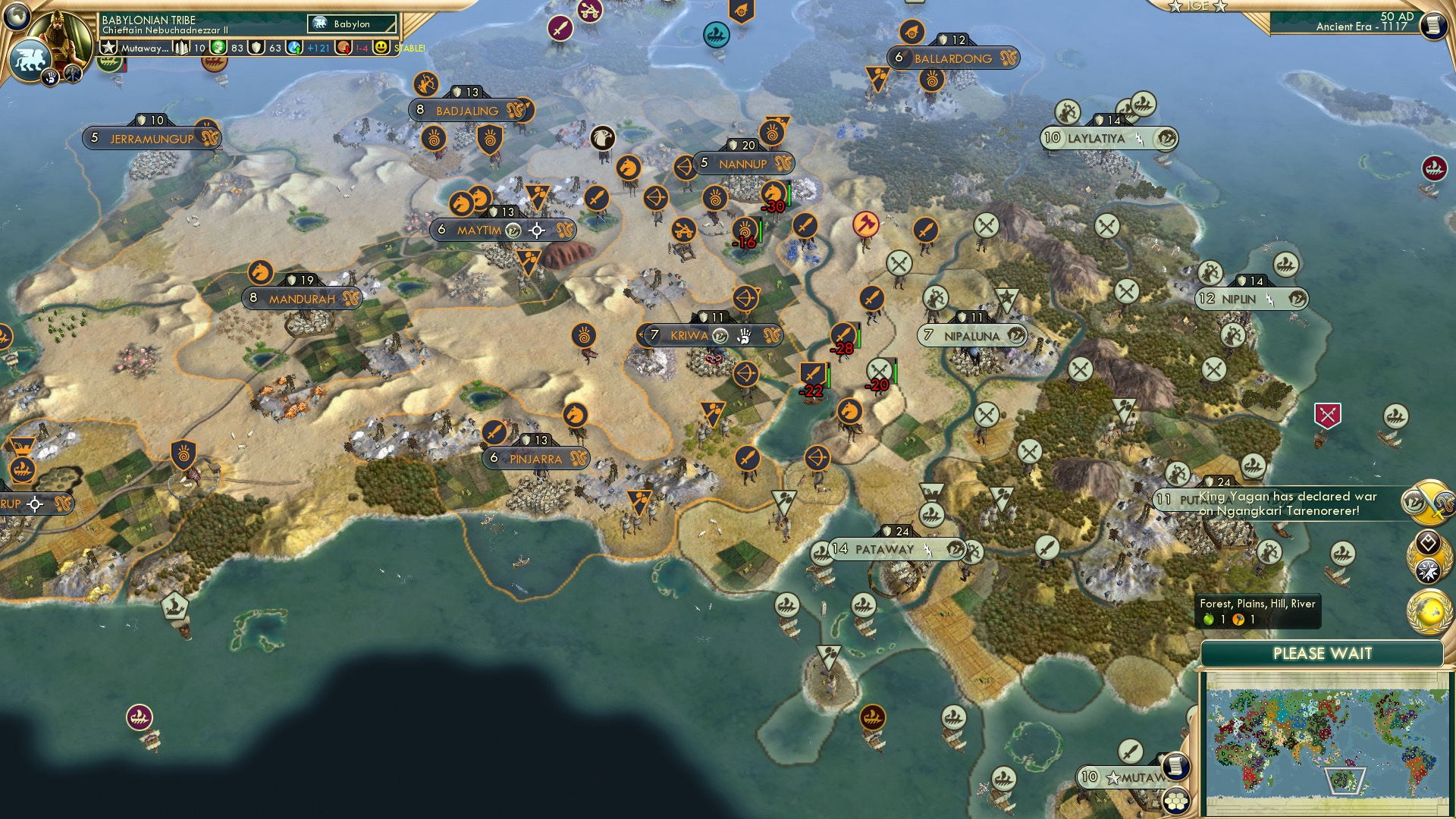Viewport: 1456px width, 819px height.
Task: Open the globe diplomacy notification medallion
Action: point(1429,611)
